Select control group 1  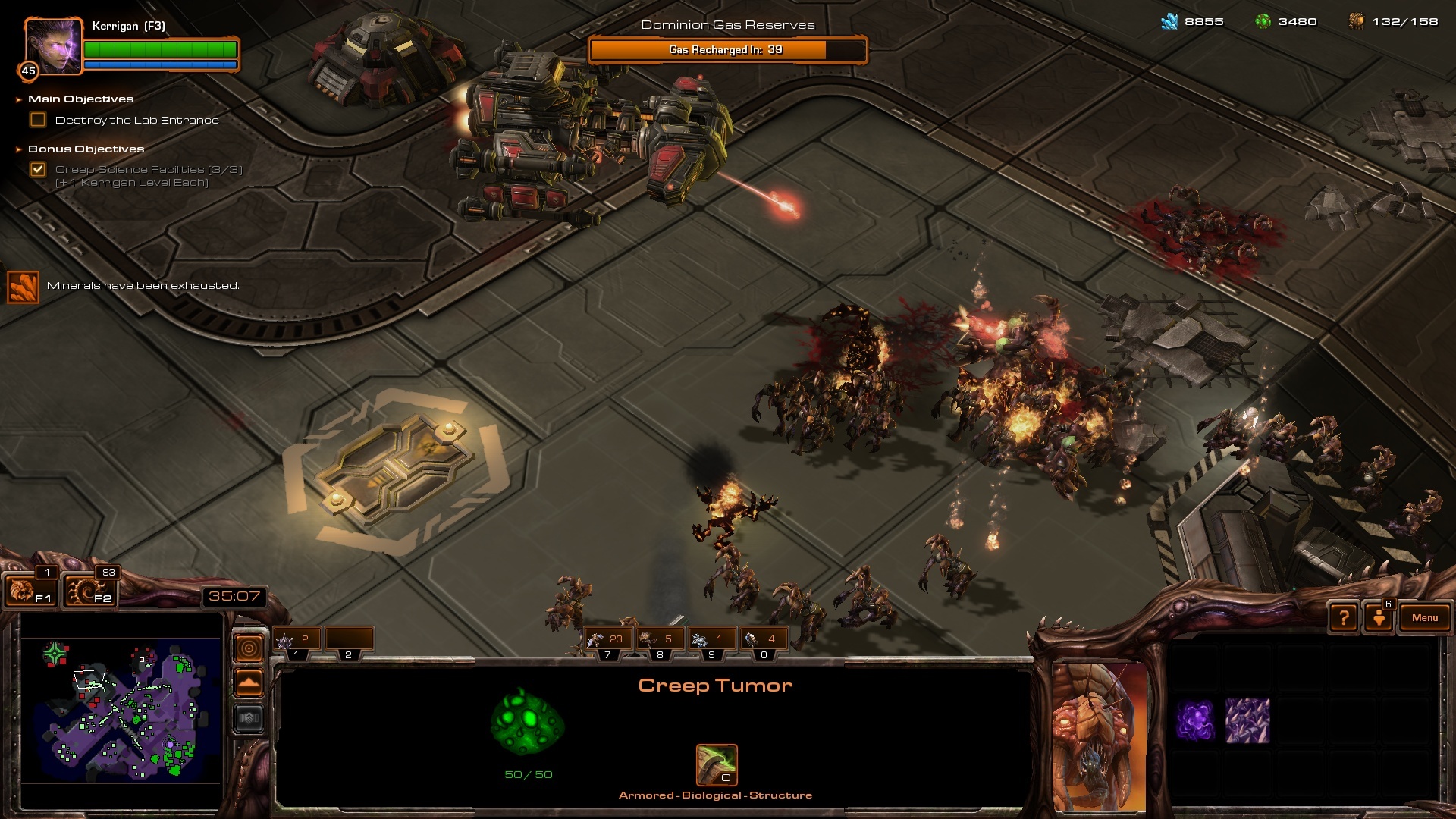(x=297, y=641)
